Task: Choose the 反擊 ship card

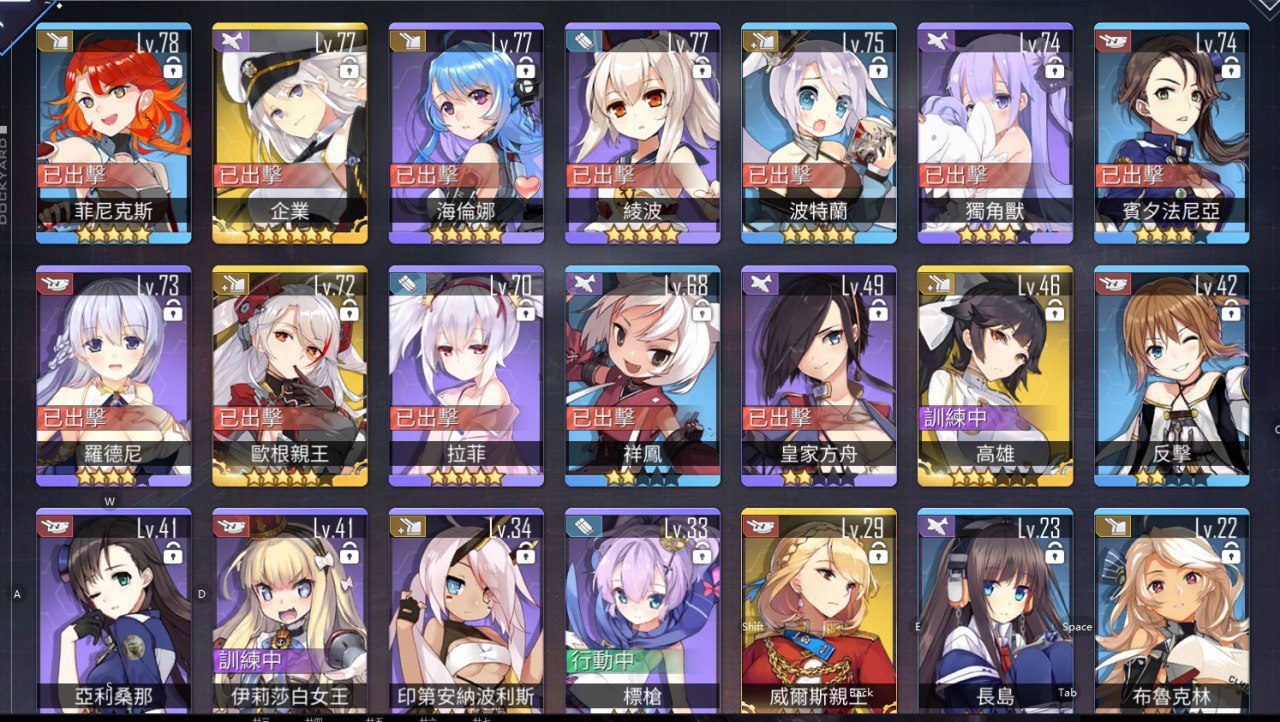Action: [1171, 375]
